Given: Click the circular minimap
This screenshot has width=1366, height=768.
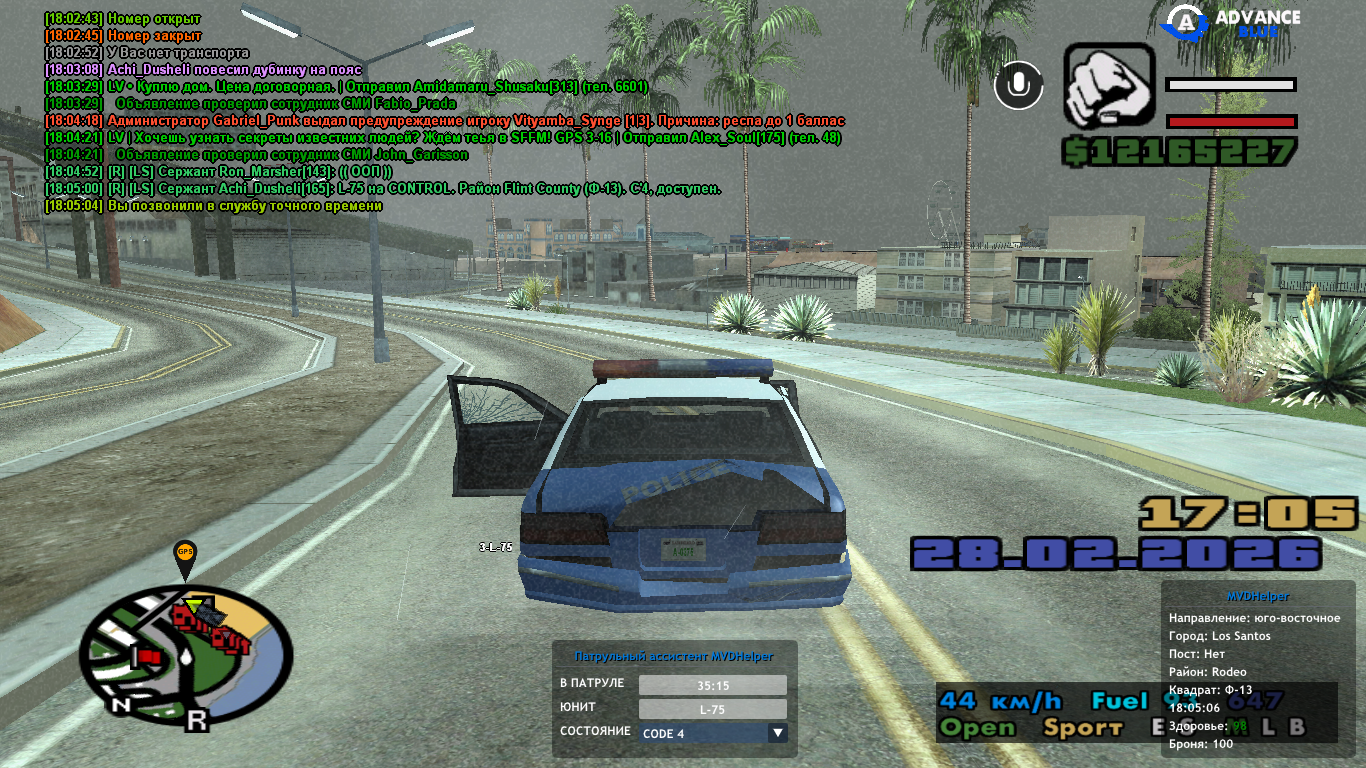Looking at the screenshot, I should pyautogui.click(x=186, y=655).
